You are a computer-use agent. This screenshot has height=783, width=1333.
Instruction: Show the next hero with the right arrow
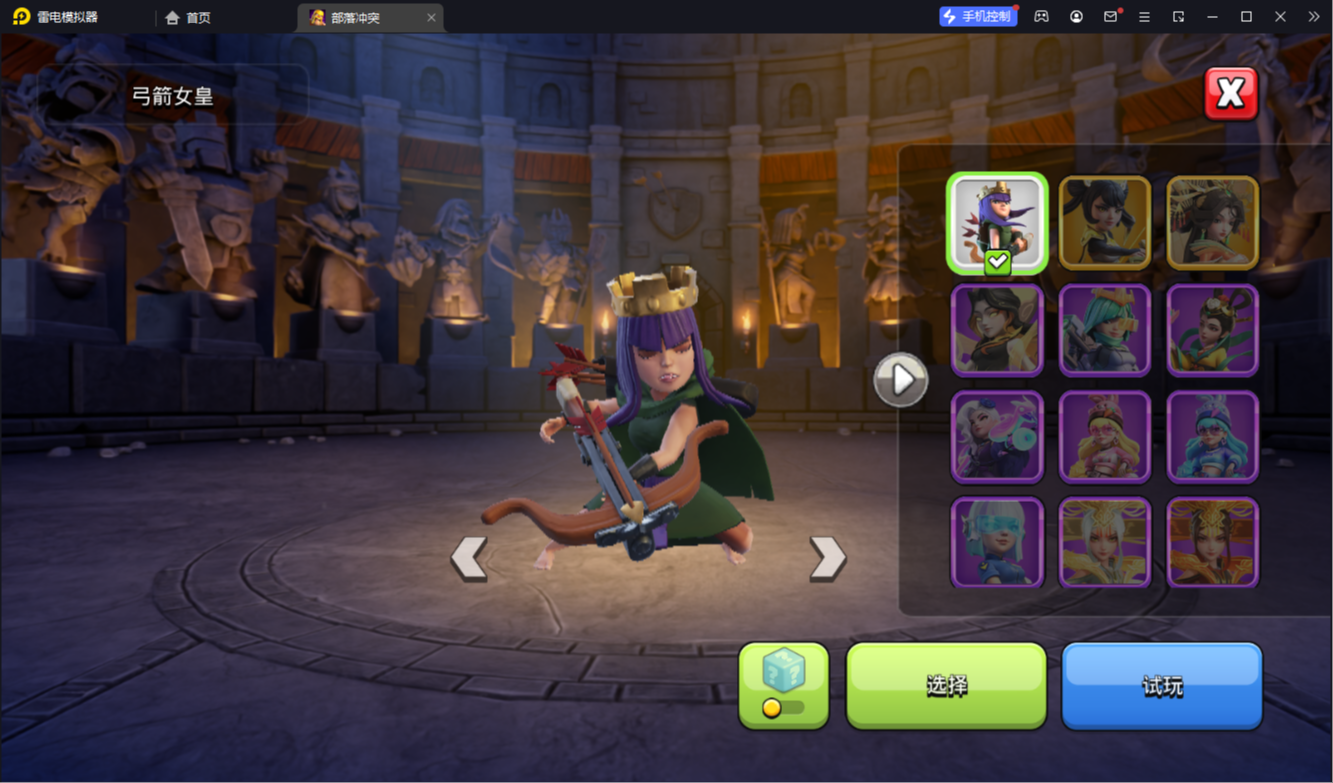827,558
